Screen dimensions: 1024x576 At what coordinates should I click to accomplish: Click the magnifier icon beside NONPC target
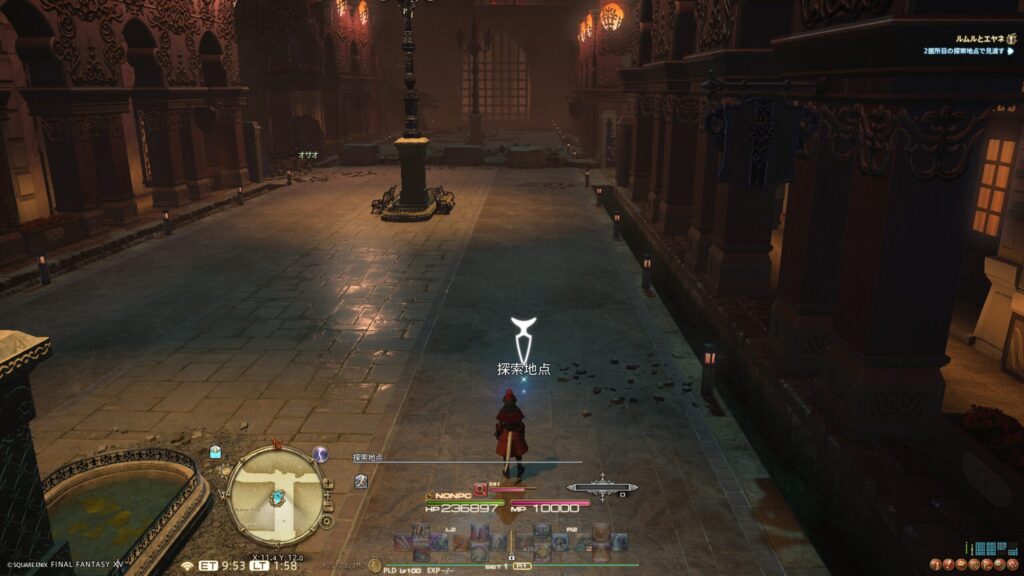[480, 489]
